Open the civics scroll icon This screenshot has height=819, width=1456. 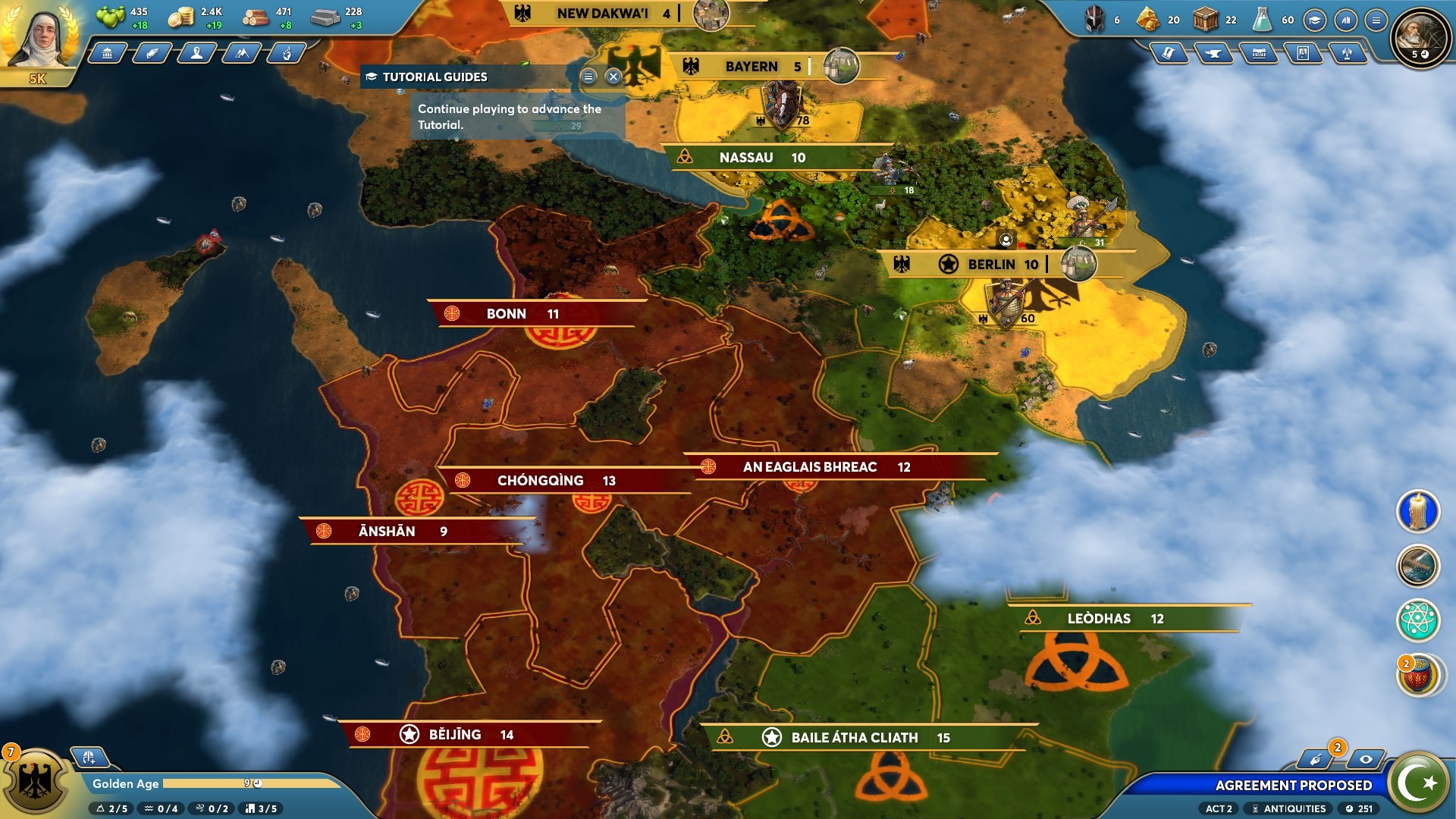[x=1169, y=54]
